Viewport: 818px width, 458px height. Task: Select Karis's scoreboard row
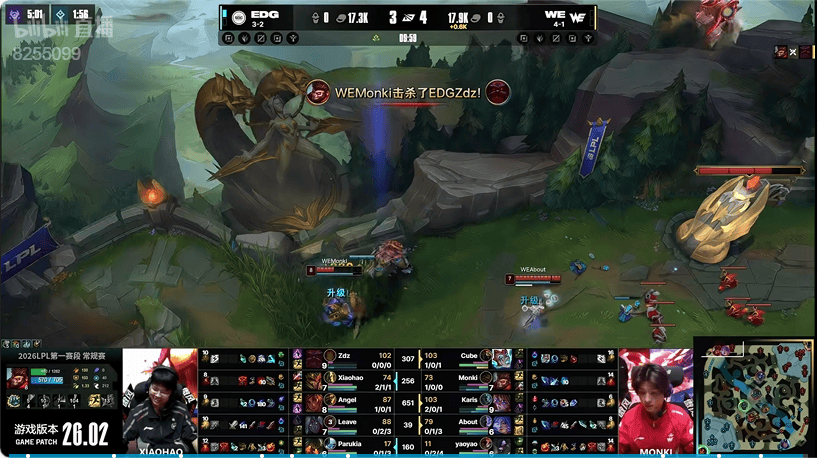click(x=470, y=401)
